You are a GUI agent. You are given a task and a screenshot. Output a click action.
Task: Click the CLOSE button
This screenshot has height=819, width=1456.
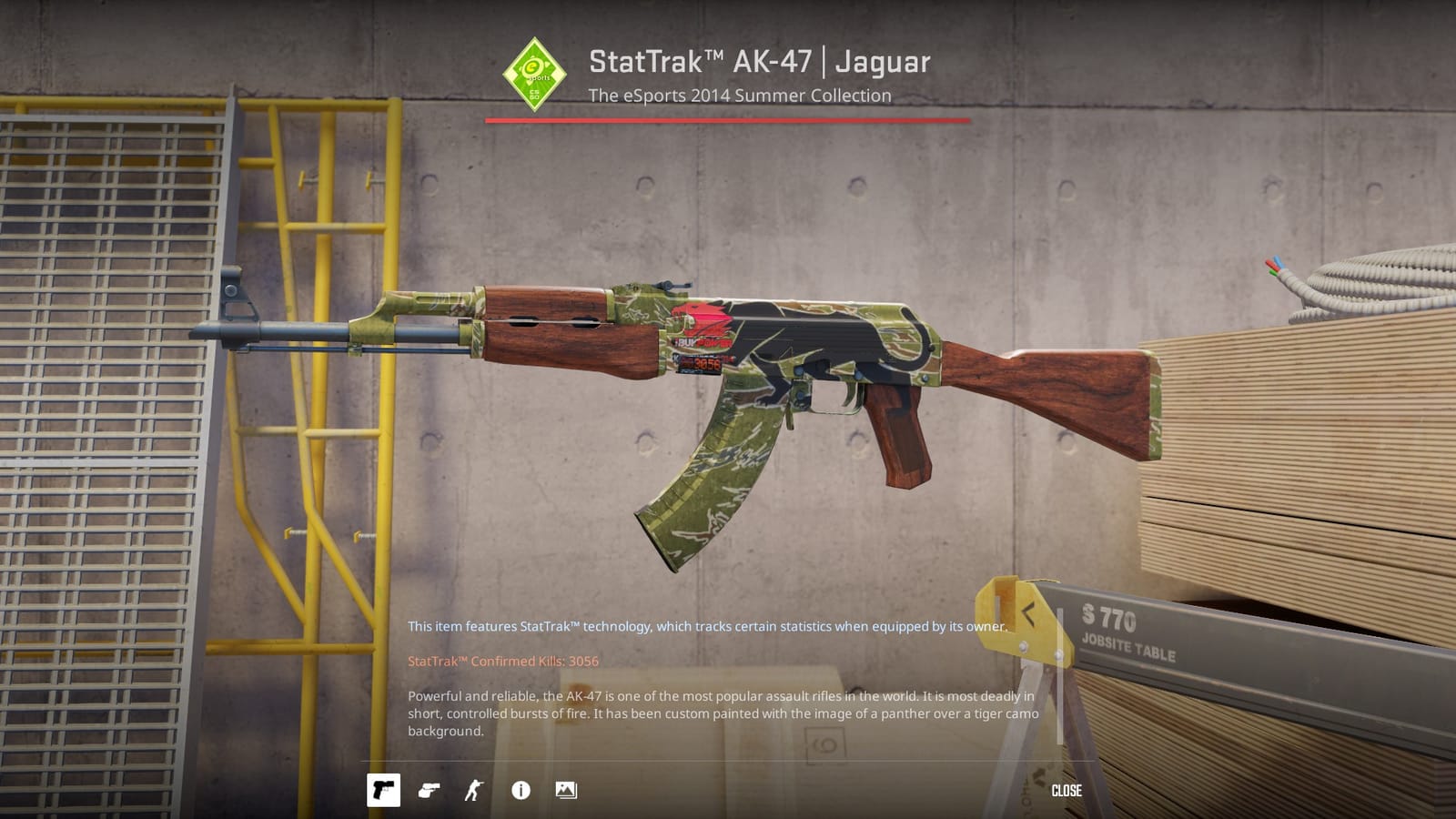point(1067,791)
